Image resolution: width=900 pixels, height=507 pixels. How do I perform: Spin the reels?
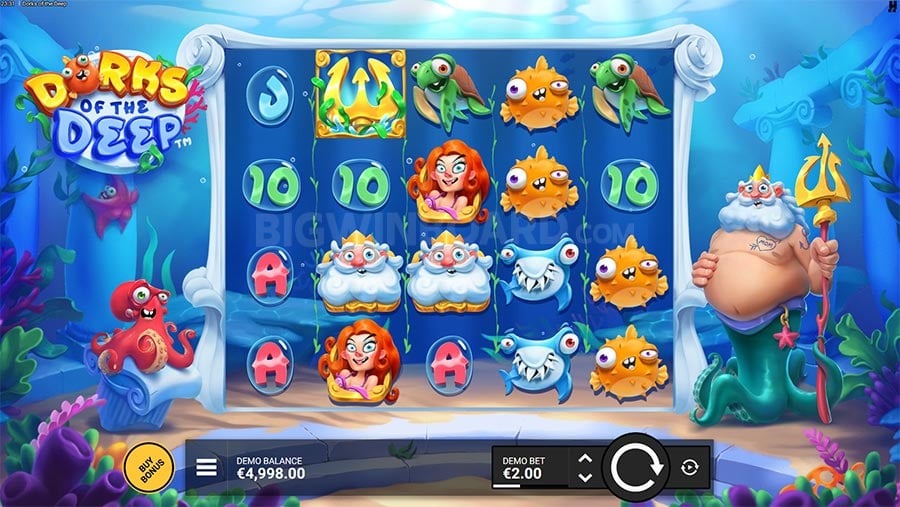[636, 467]
